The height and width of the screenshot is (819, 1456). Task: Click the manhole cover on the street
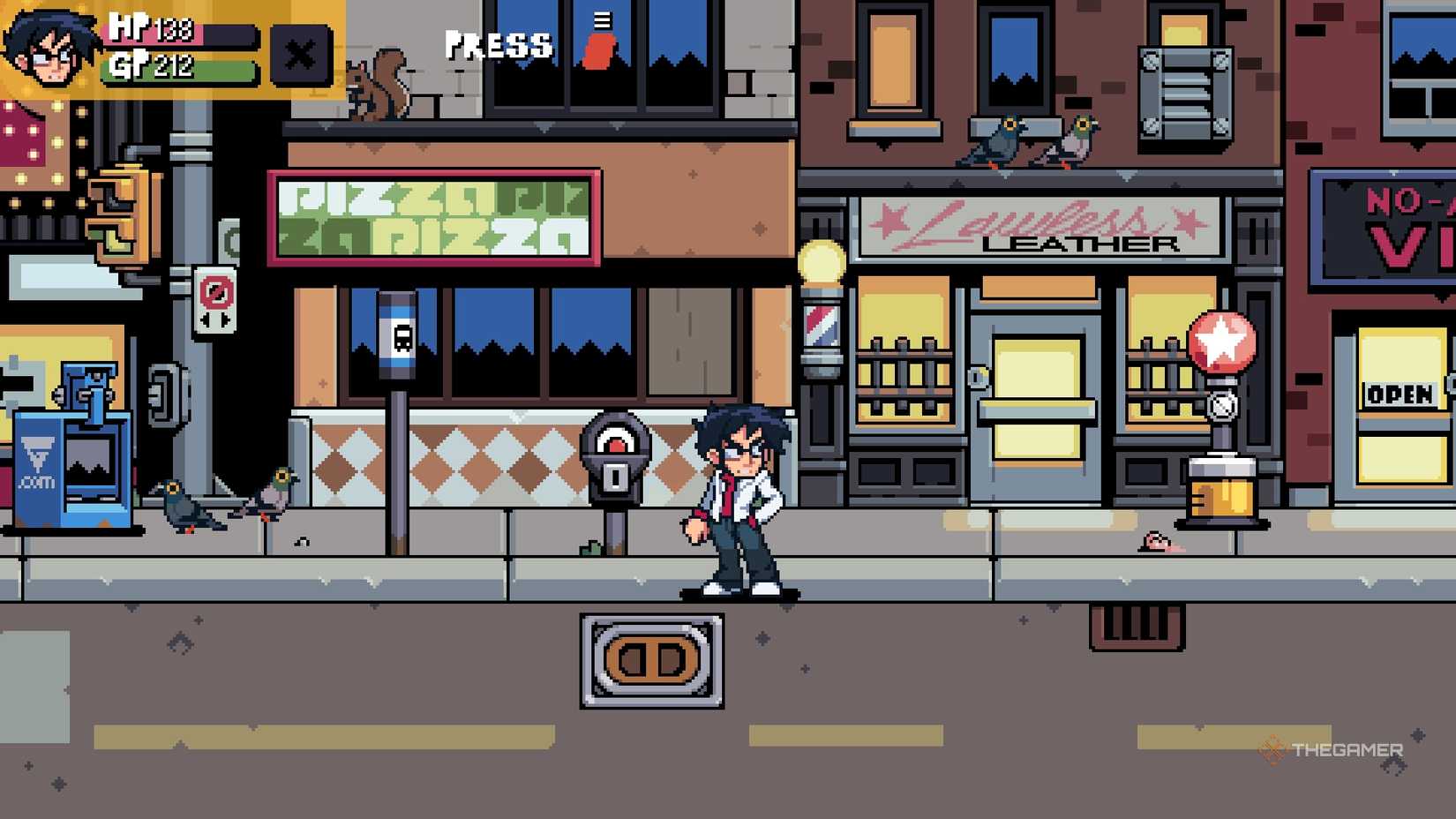[x=650, y=664]
